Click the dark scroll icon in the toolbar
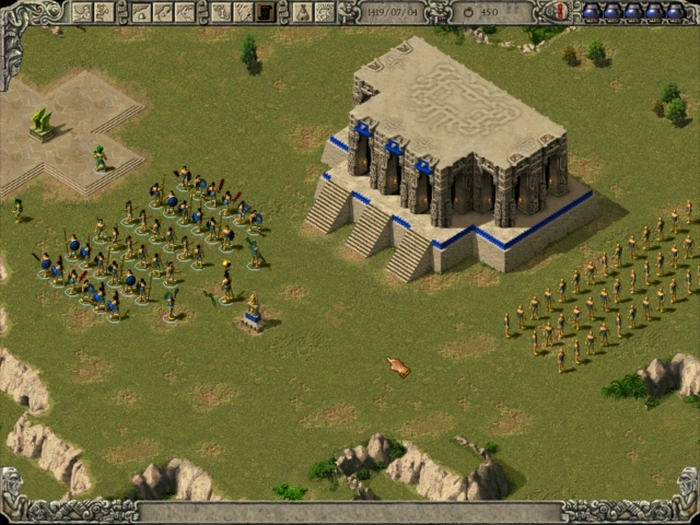The height and width of the screenshot is (525, 700). pyautogui.click(x=265, y=12)
